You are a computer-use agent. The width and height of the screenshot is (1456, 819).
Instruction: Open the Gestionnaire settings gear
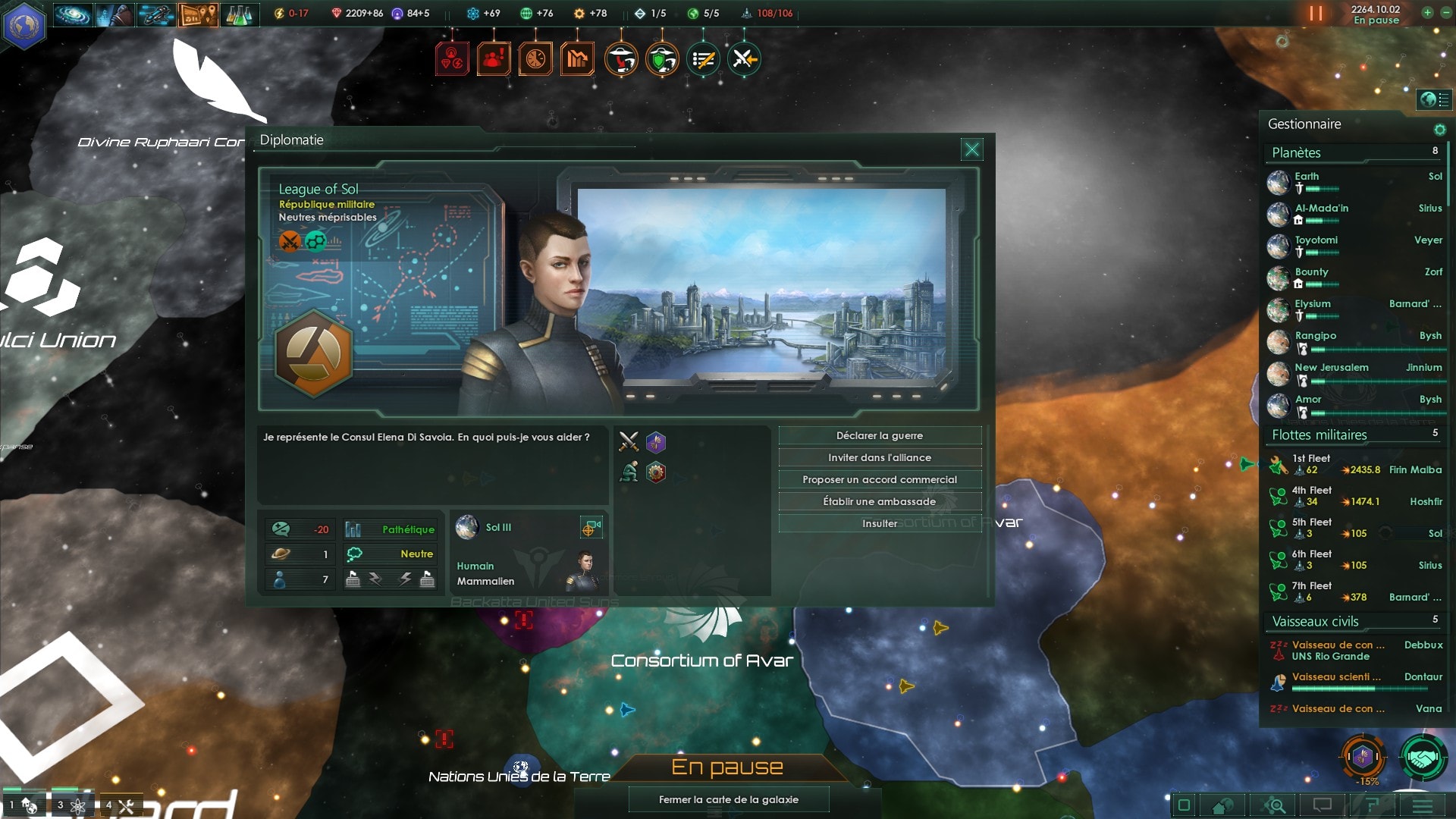point(1439,130)
